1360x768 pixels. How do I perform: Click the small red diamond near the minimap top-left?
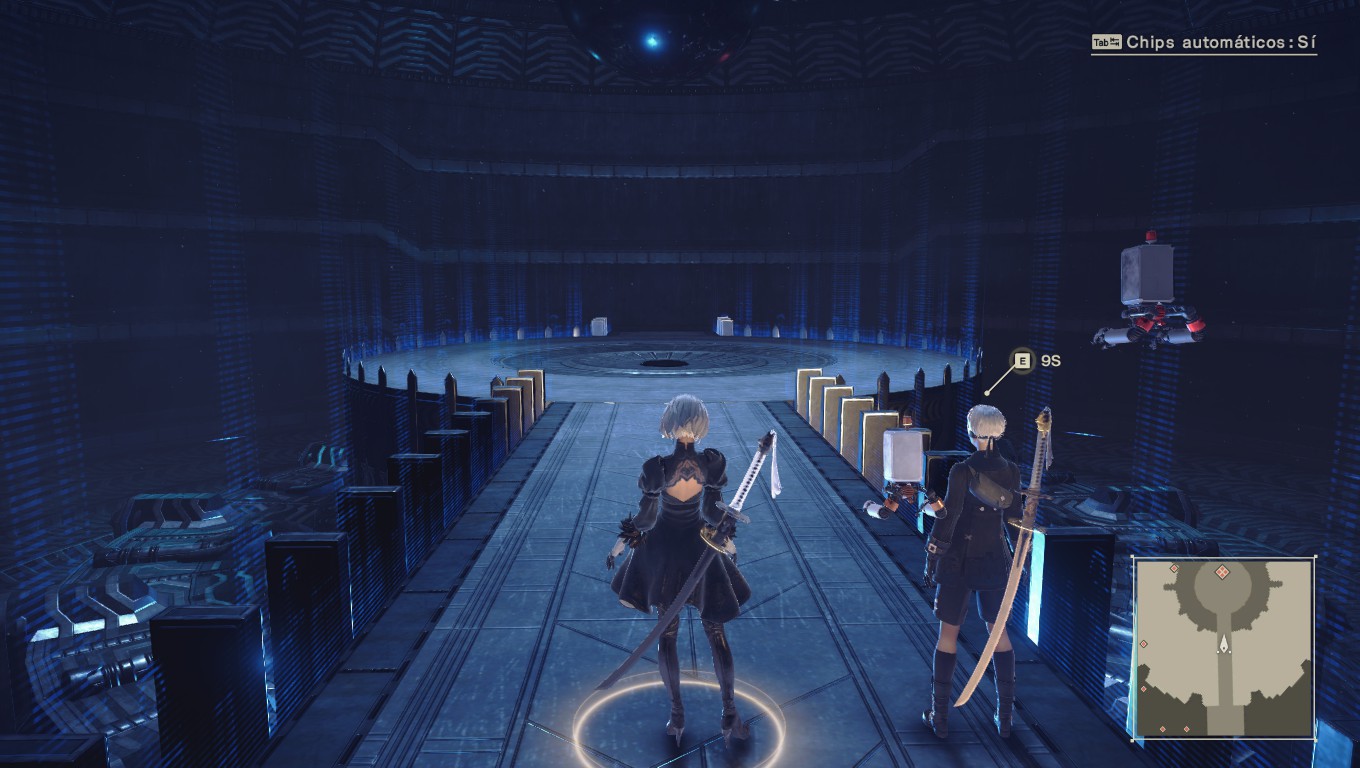tap(1174, 567)
